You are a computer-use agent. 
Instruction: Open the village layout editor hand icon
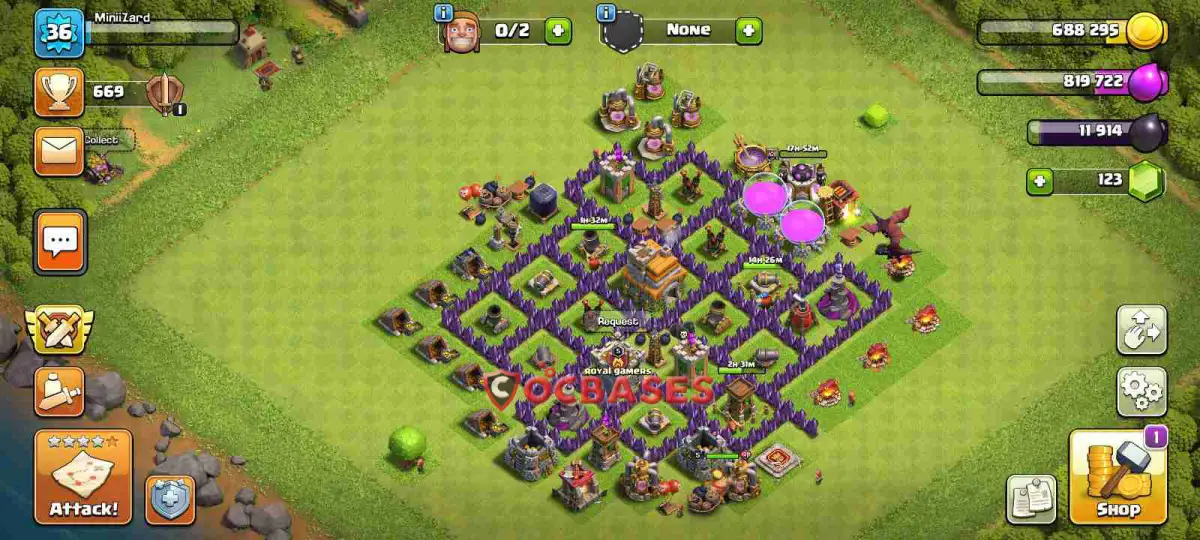point(1141,330)
